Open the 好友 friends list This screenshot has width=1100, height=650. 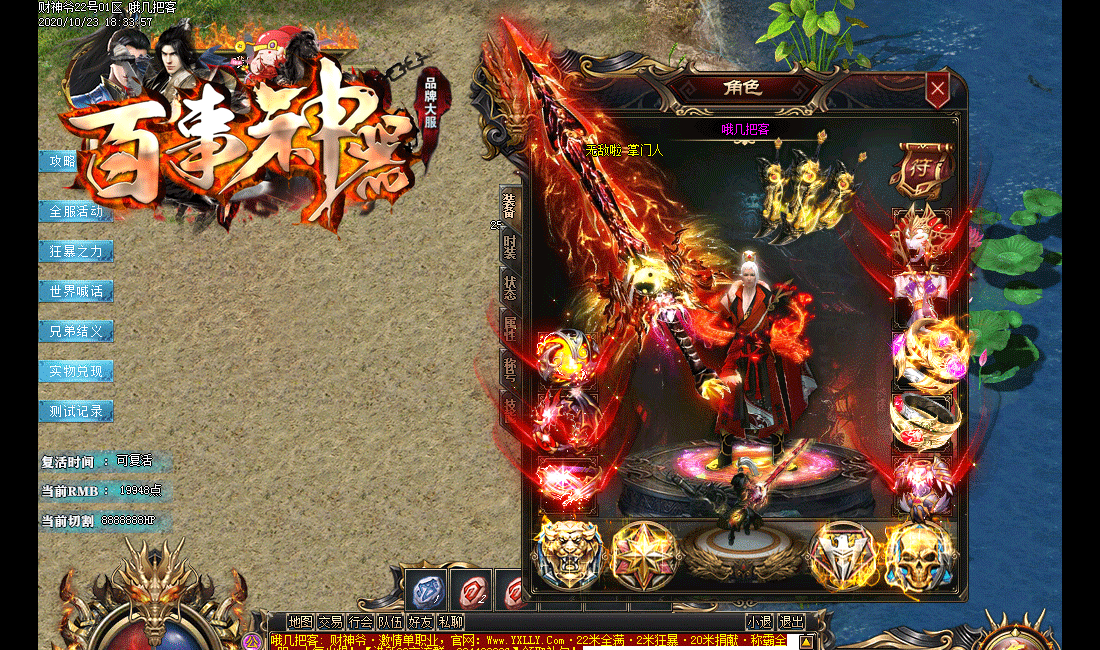(x=420, y=622)
